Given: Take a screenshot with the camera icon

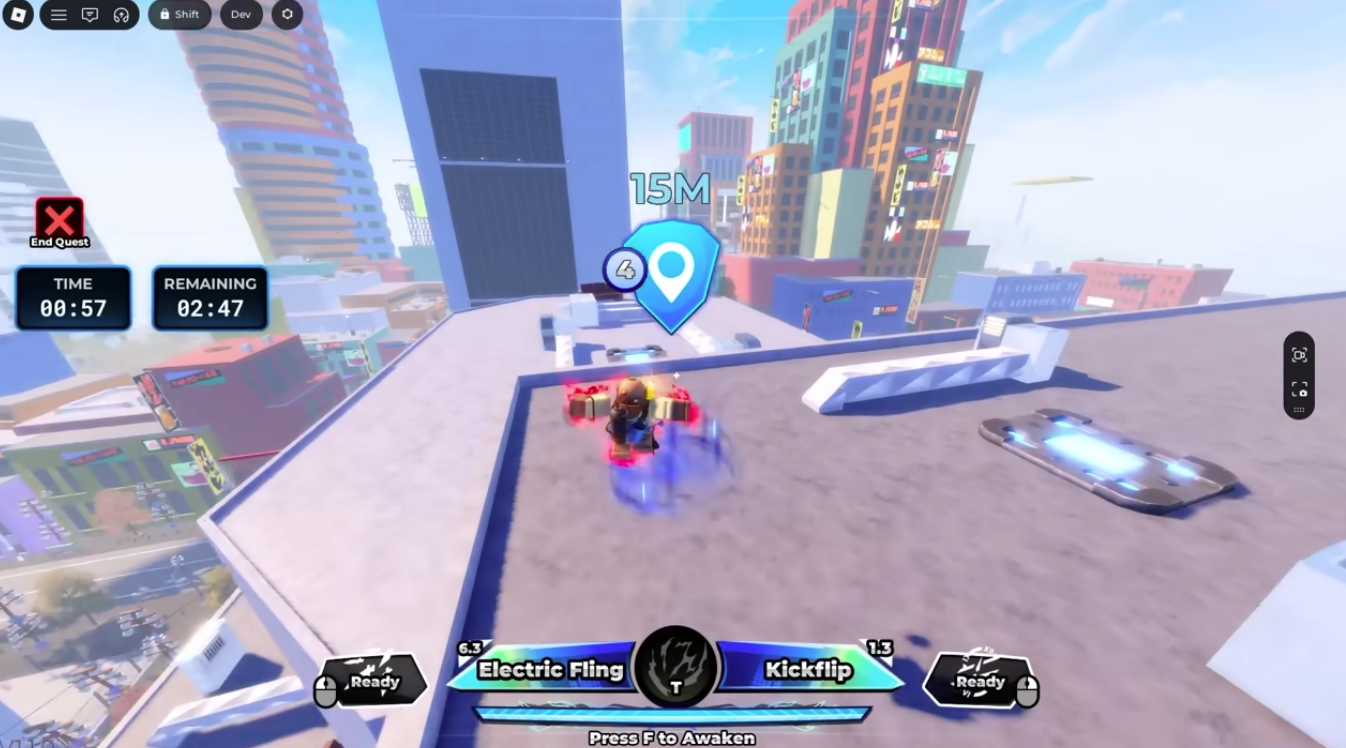Looking at the screenshot, I should pos(1299,389).
